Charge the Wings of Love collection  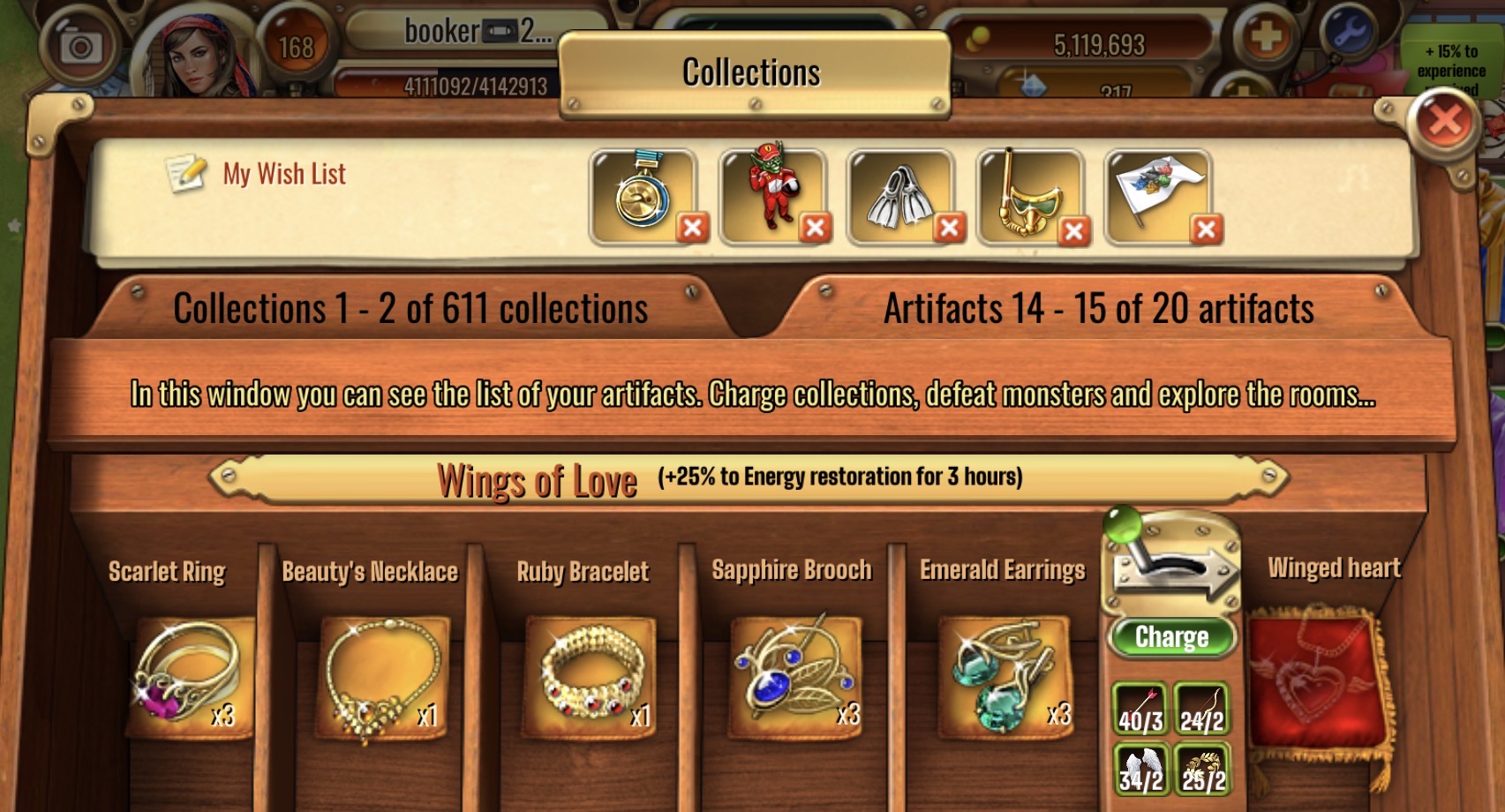click(1171, 637)
